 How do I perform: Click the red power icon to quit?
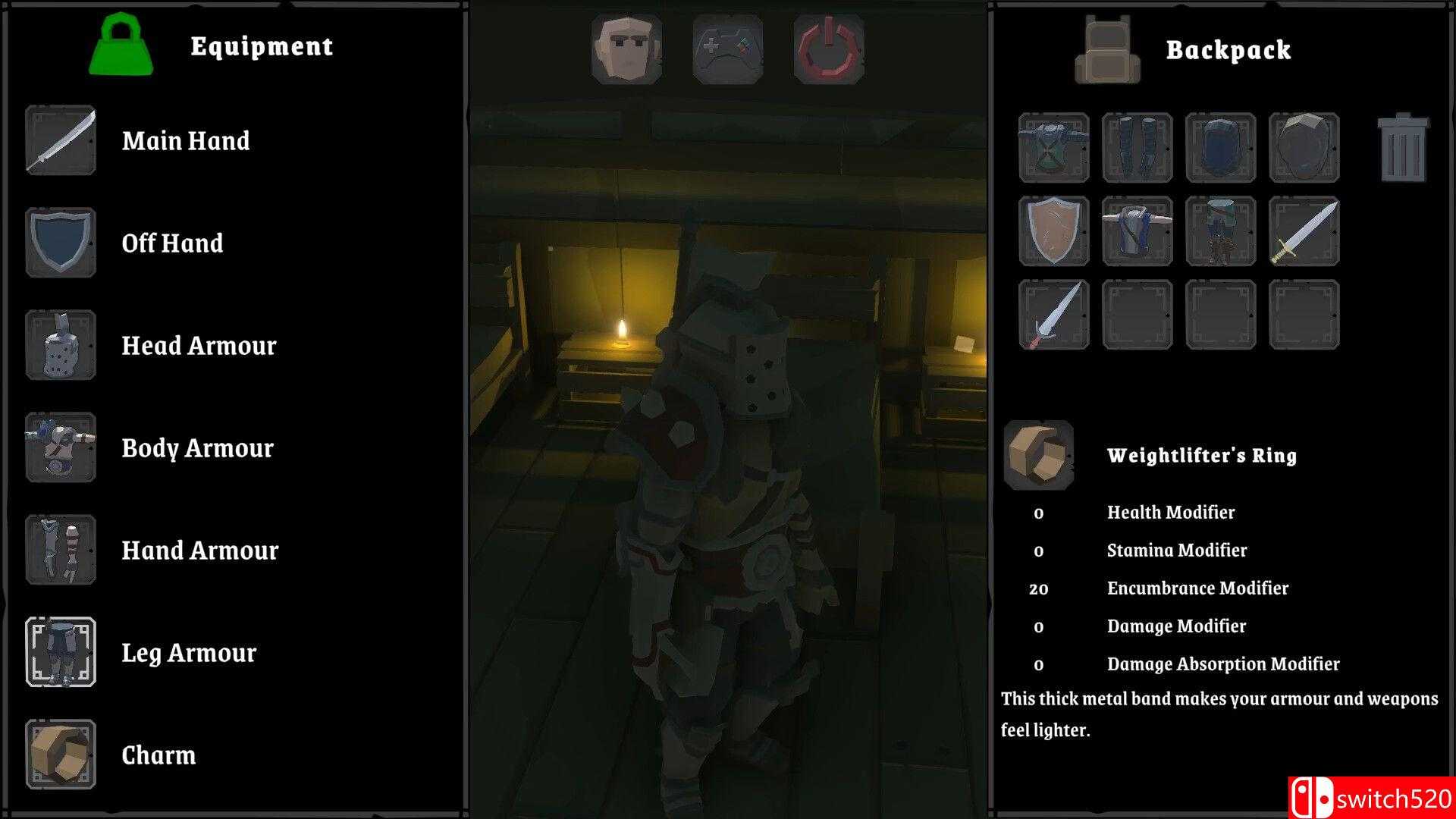click(828, 47)
